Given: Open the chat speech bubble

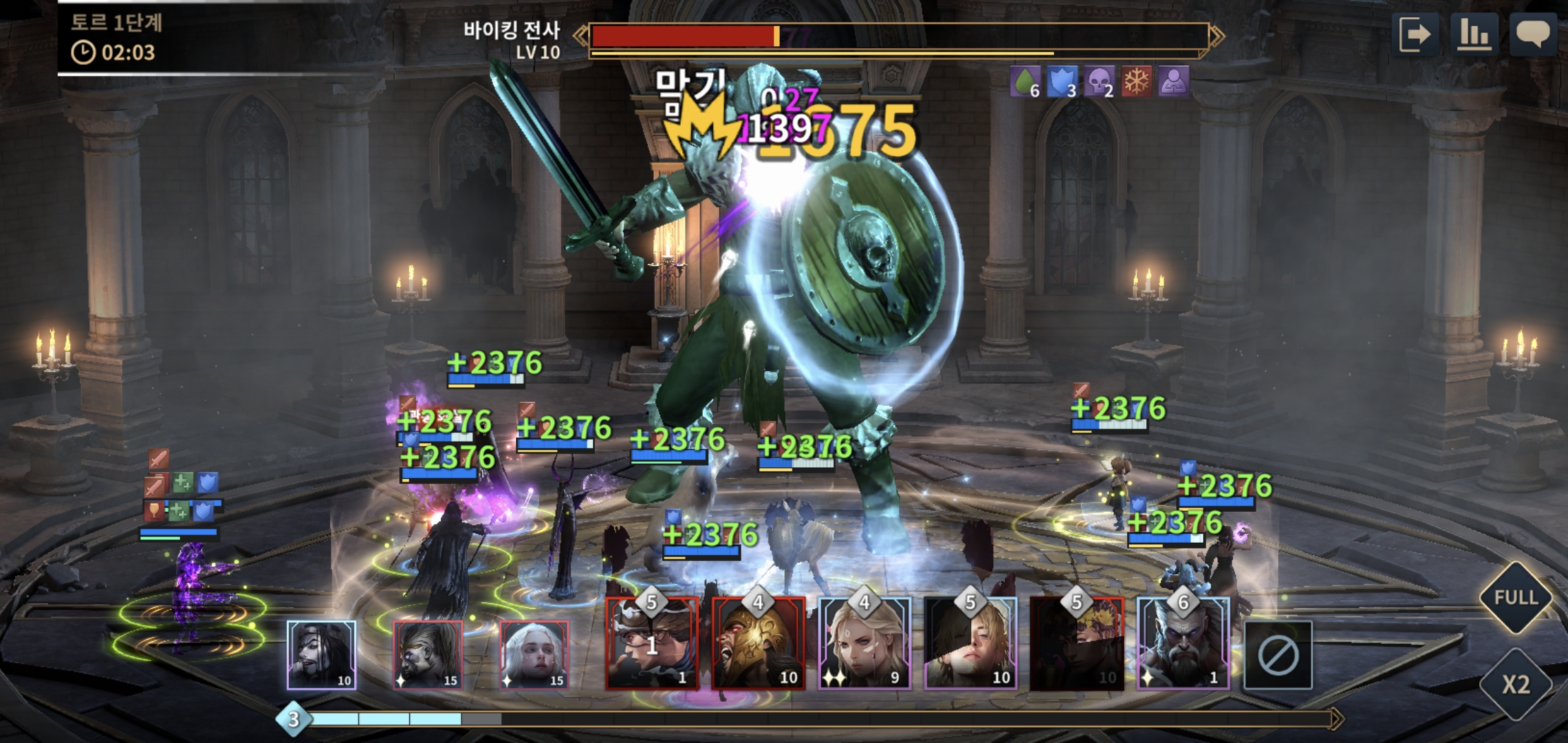Looking at the screenshot, I should [1533, 34].
